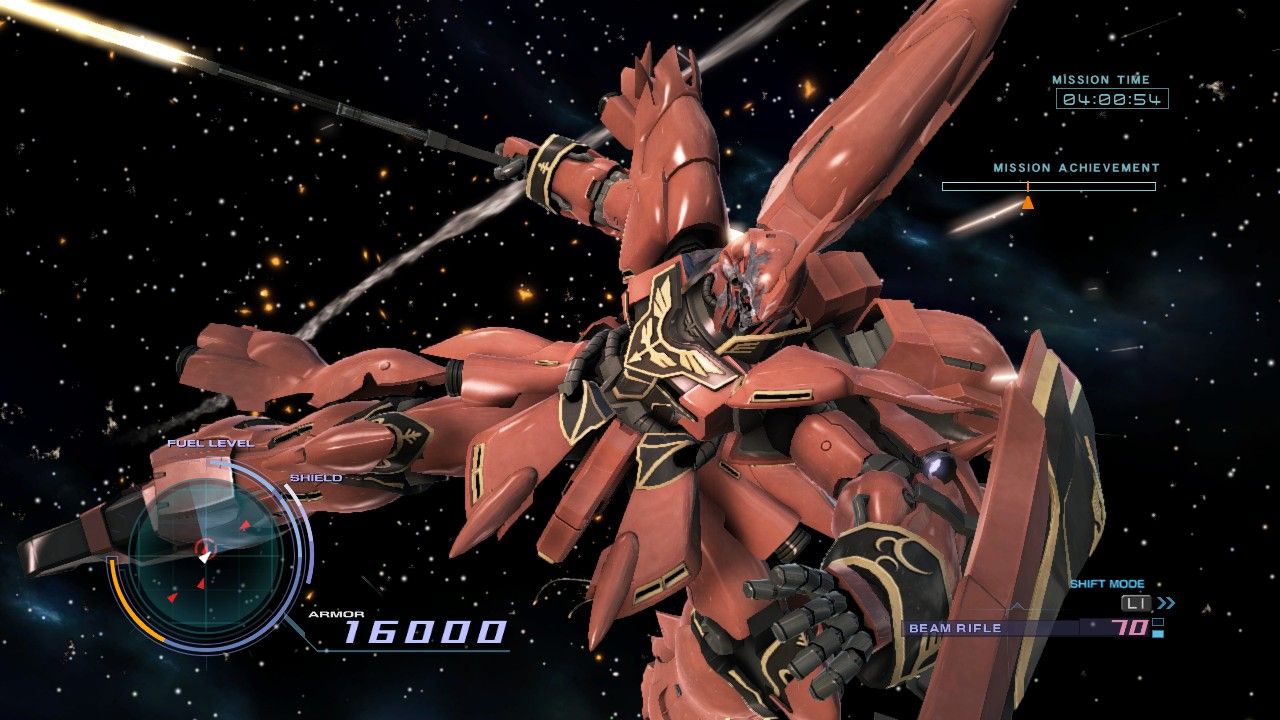
Task: Expand shift modes via the double chevron arrows
Action: click(1166, 604)
